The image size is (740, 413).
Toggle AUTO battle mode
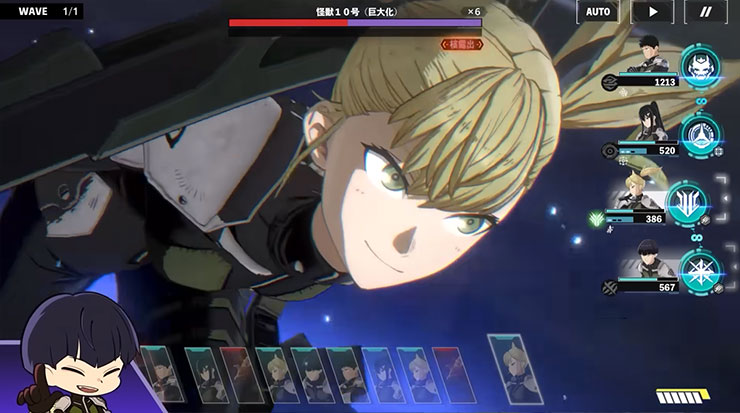(598, 12)
